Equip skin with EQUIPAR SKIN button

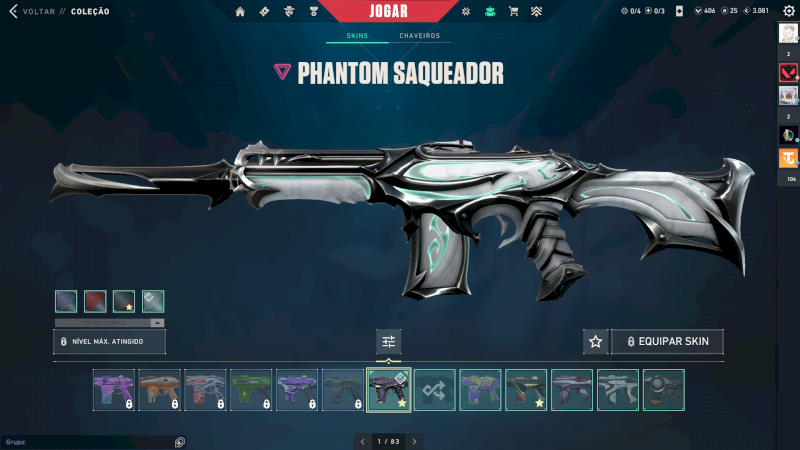click(x=667, y=341)
